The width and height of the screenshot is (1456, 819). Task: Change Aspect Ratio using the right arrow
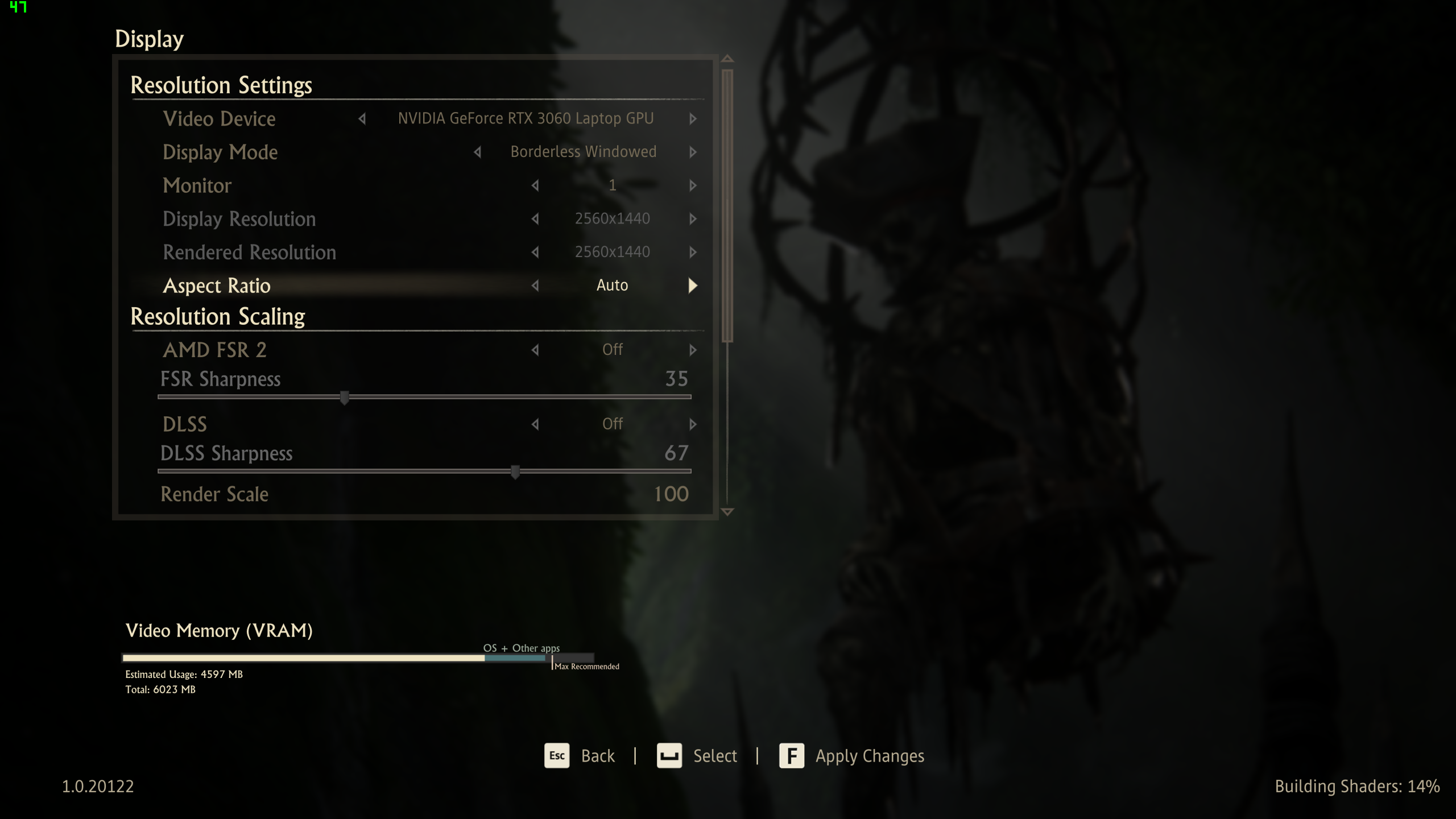(x=692, y=286)
